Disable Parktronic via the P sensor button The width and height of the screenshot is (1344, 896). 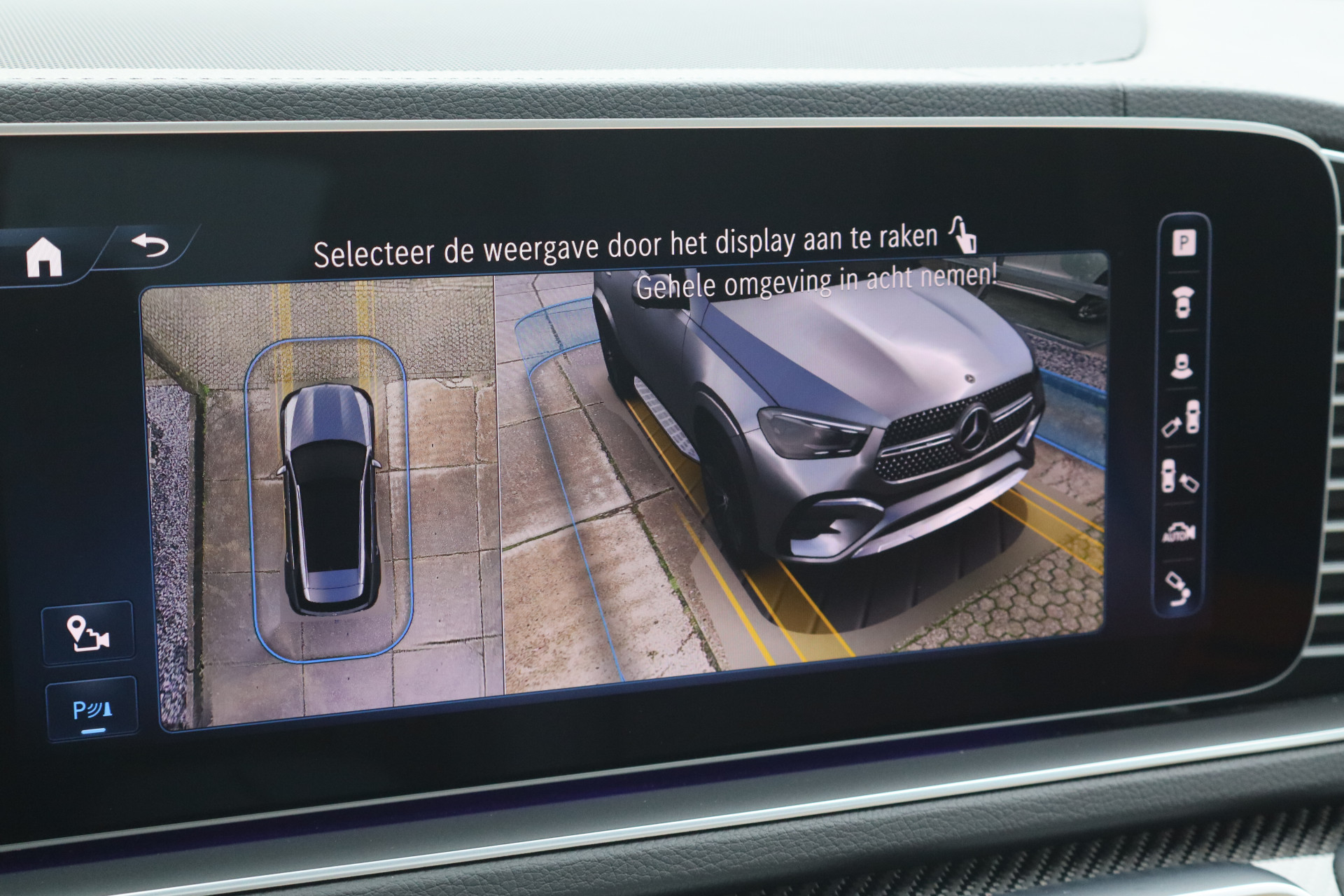coord(92,708)
